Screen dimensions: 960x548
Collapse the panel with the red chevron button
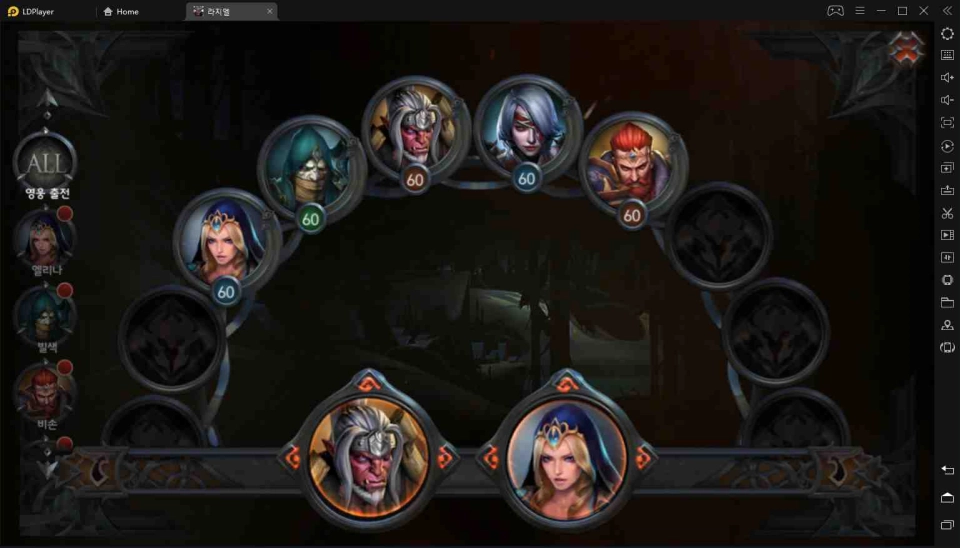pyautogui.click(x=907, y=50)
